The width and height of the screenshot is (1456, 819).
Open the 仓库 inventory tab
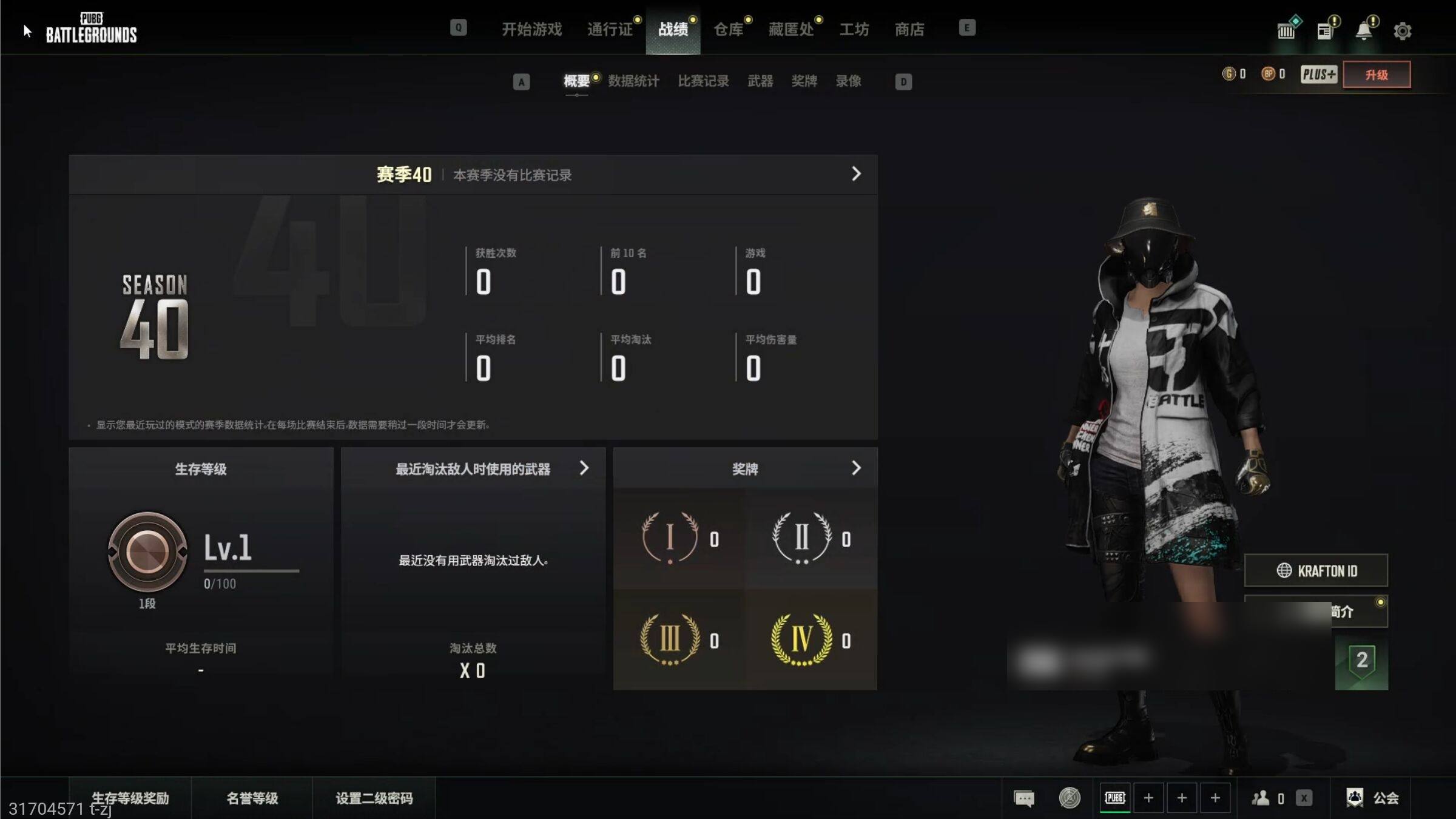728,29
